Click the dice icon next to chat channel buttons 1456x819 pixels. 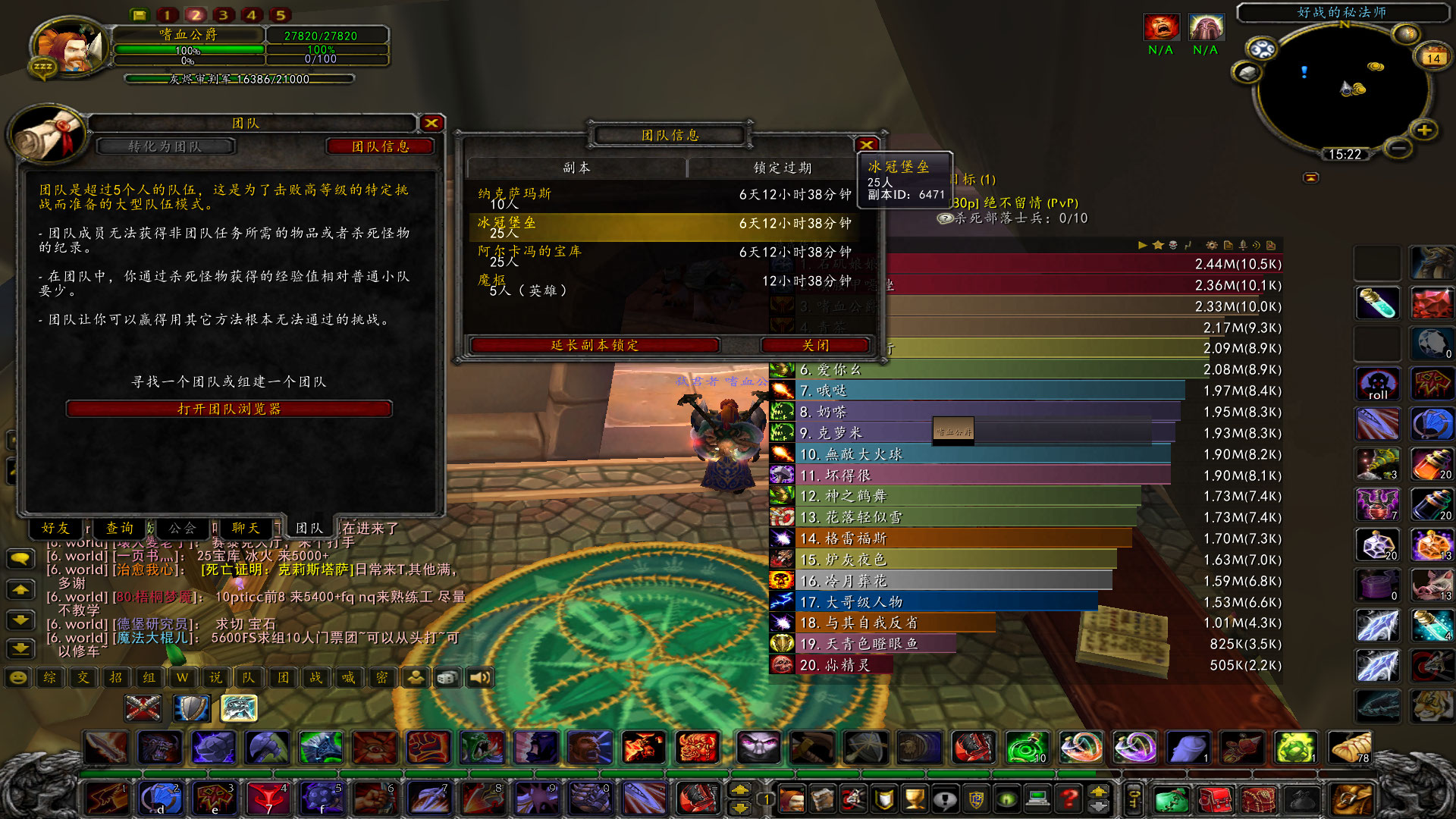coord(447,677)
